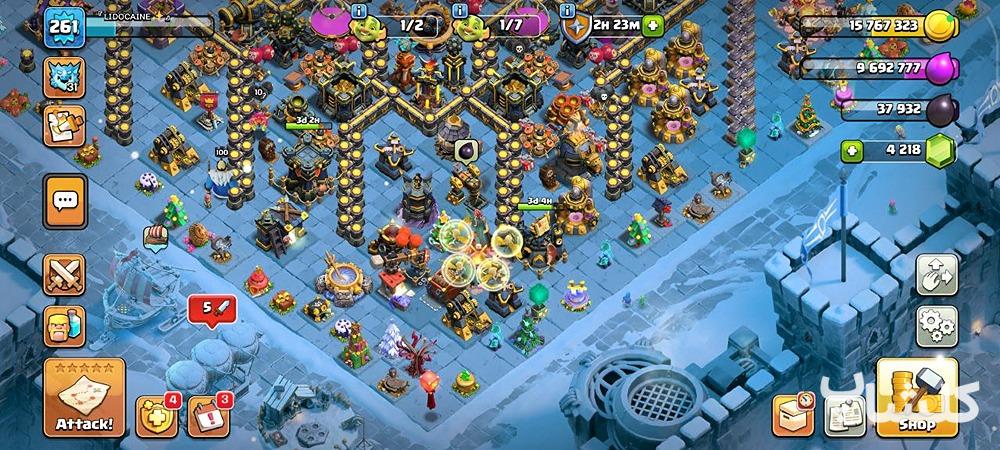Buy gems with the green plus button
The width and height of the screenshot is (1000, 450).
[x=852, y=152]
